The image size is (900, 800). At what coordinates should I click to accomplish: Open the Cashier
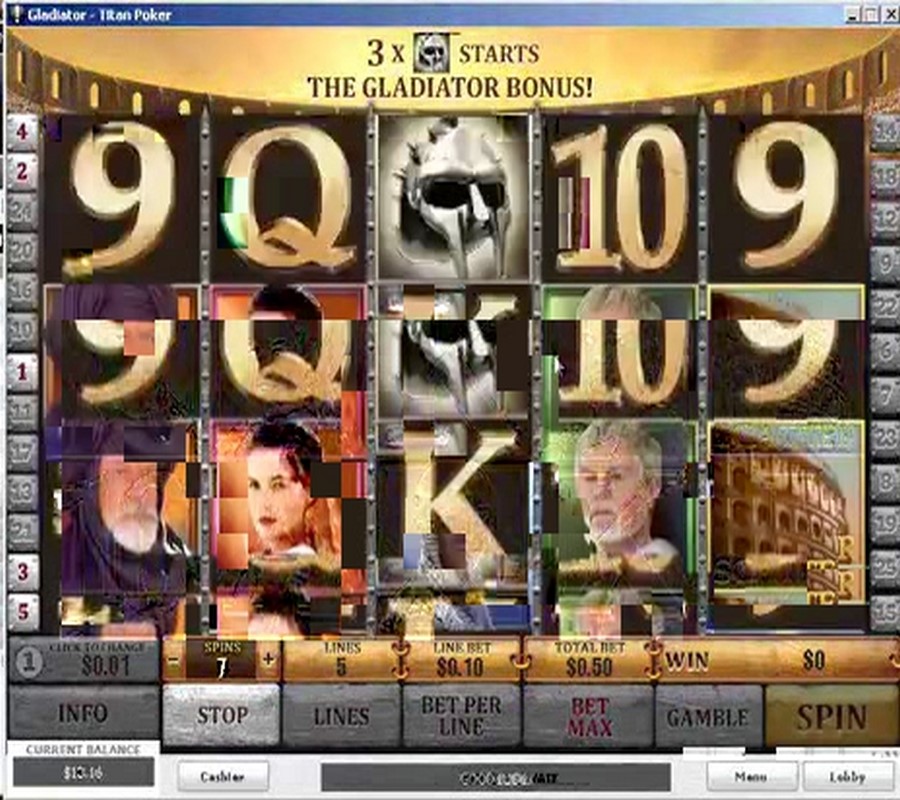223,776
